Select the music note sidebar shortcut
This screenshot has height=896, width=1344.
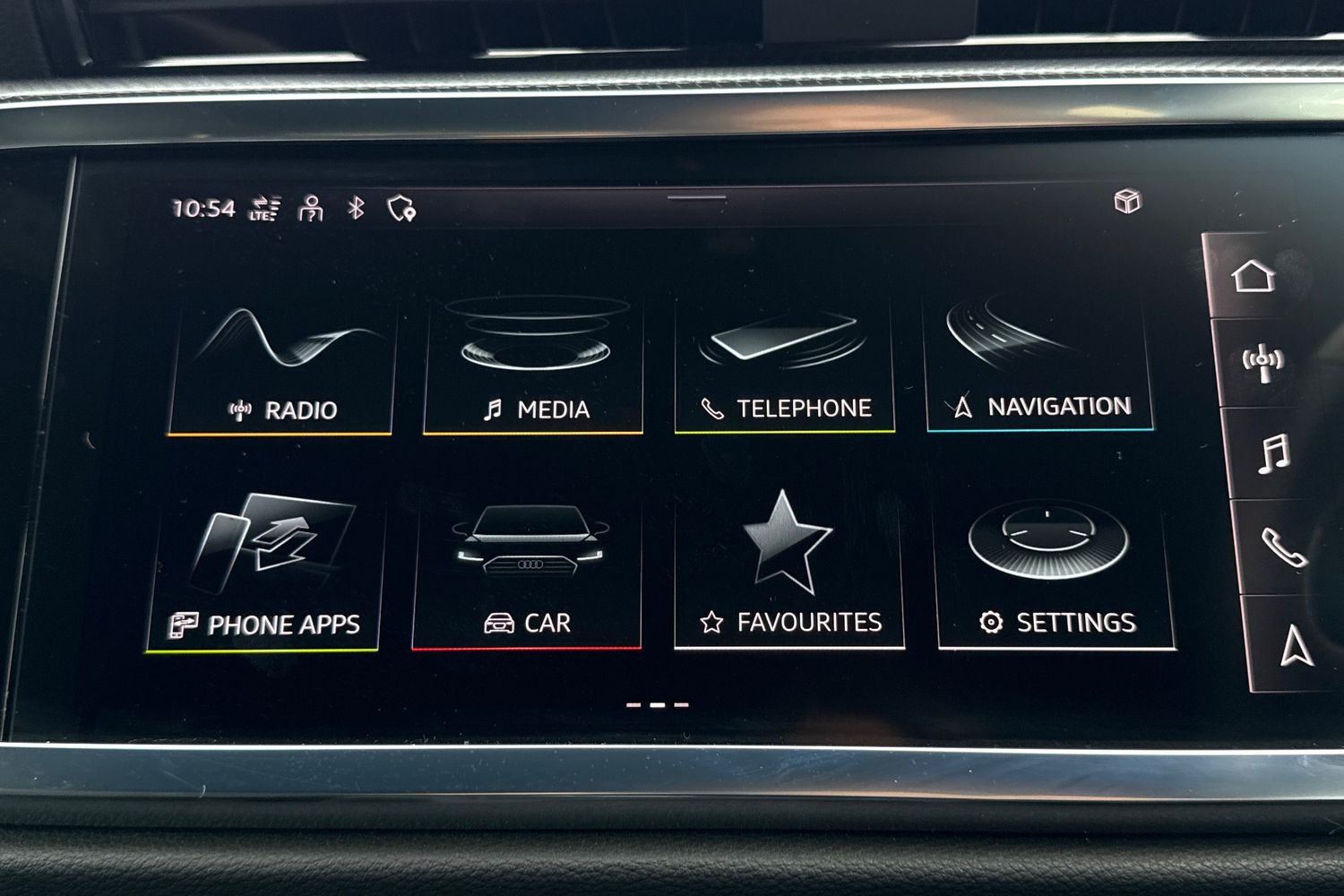pyautogui.click(x=1273, y=453)
